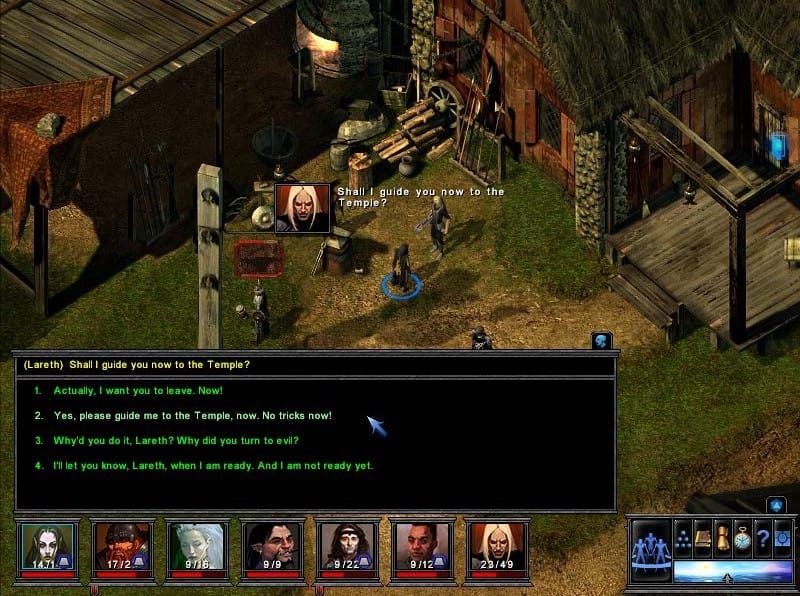Select the pipe-smoking man party portrait

(272, 547)
